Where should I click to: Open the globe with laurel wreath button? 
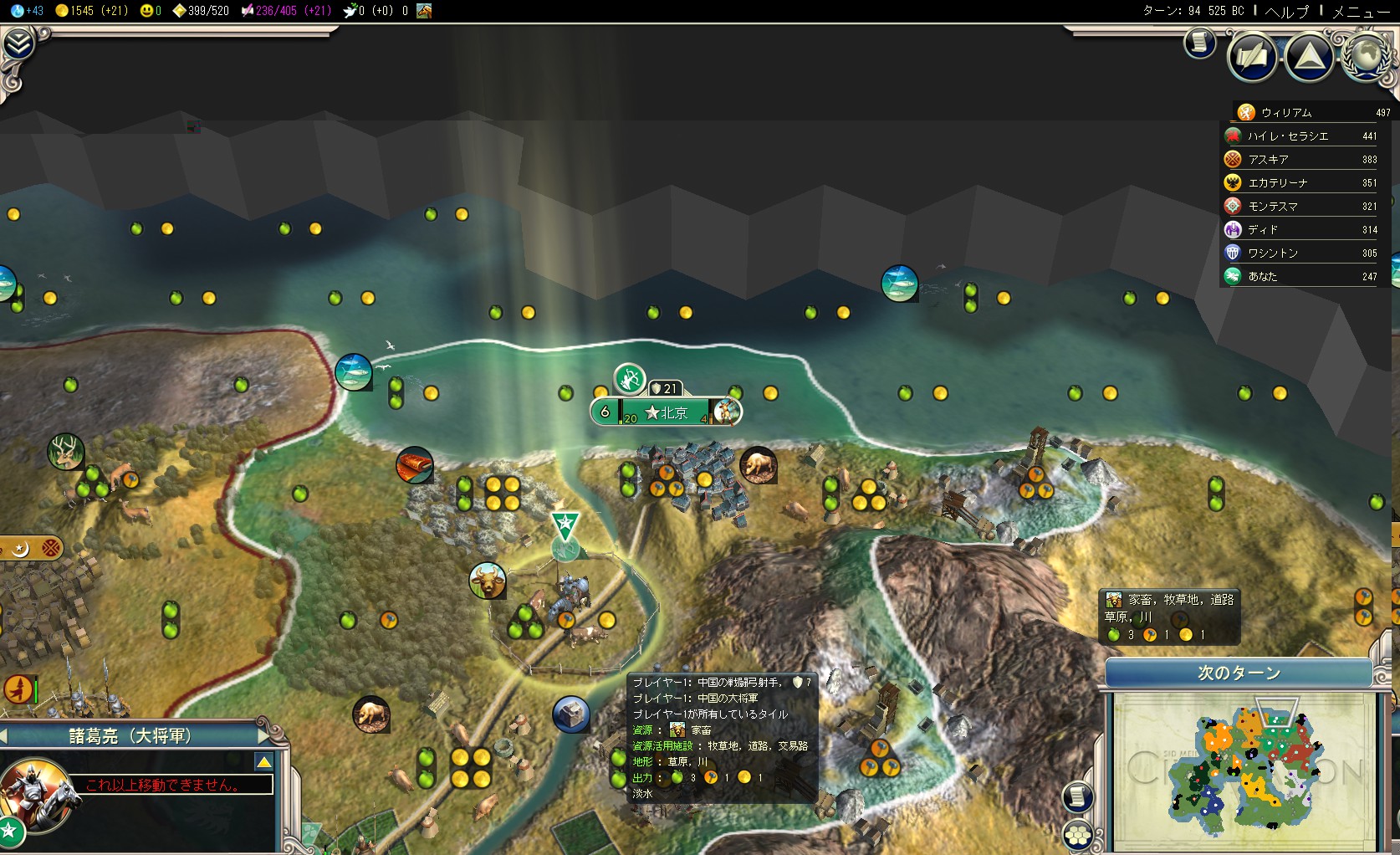[x=1365, y=54]
